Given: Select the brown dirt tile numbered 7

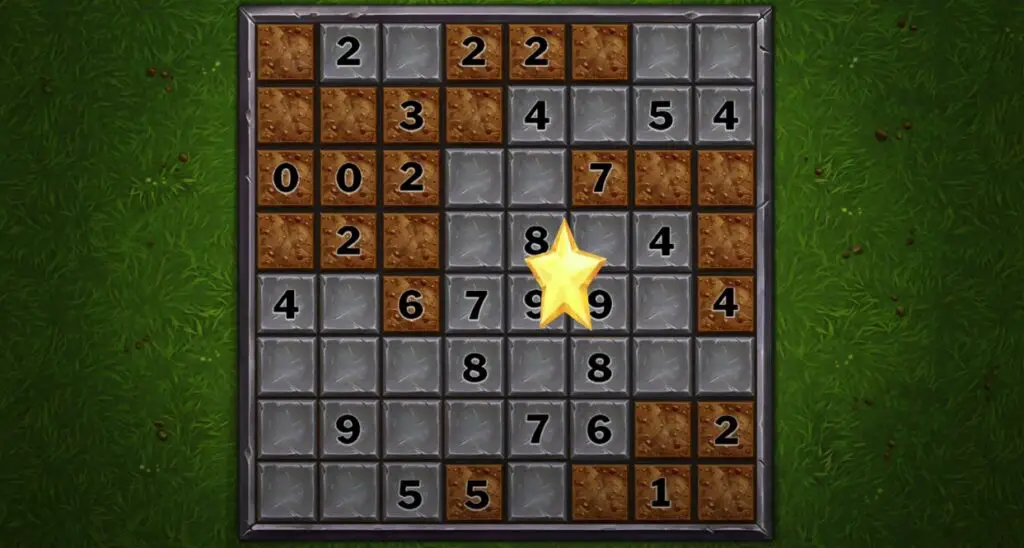Looking at the screenshot, I should coord(599,178).
